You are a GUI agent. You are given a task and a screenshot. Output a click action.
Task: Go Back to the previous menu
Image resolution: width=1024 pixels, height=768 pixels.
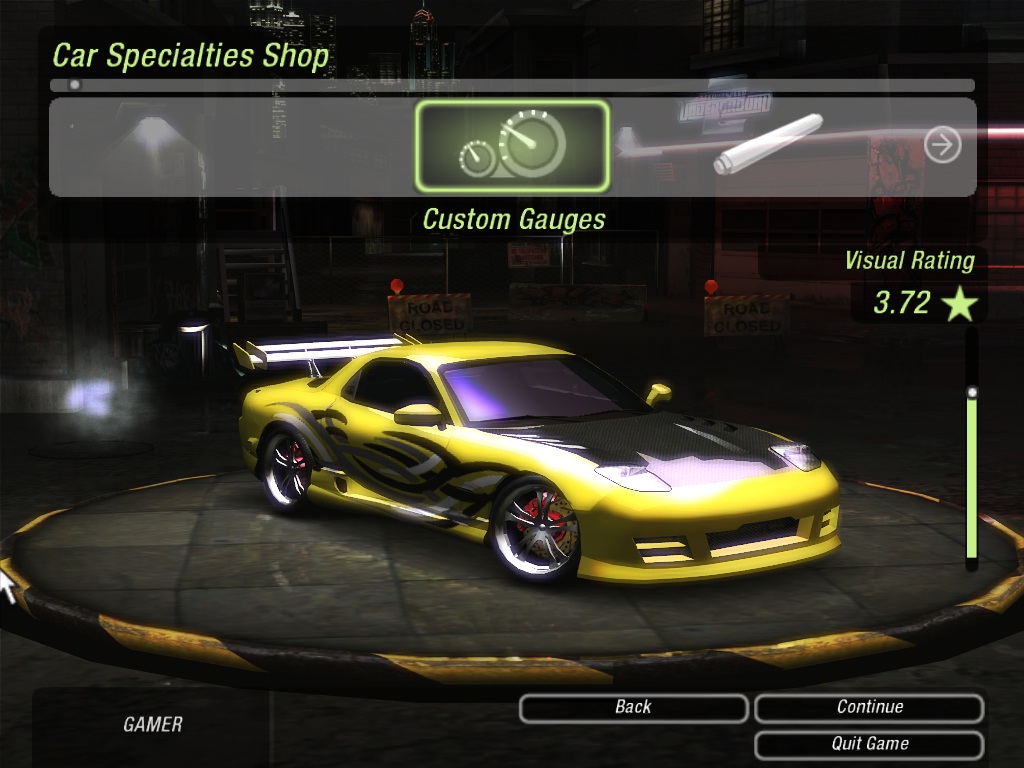pyautogui.click(x=633, y=708)
